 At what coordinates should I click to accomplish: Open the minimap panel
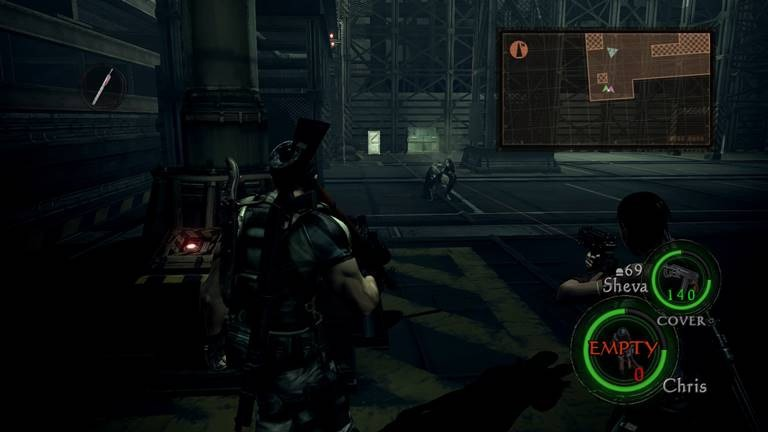pyautogui.click(x=606, y=88)
